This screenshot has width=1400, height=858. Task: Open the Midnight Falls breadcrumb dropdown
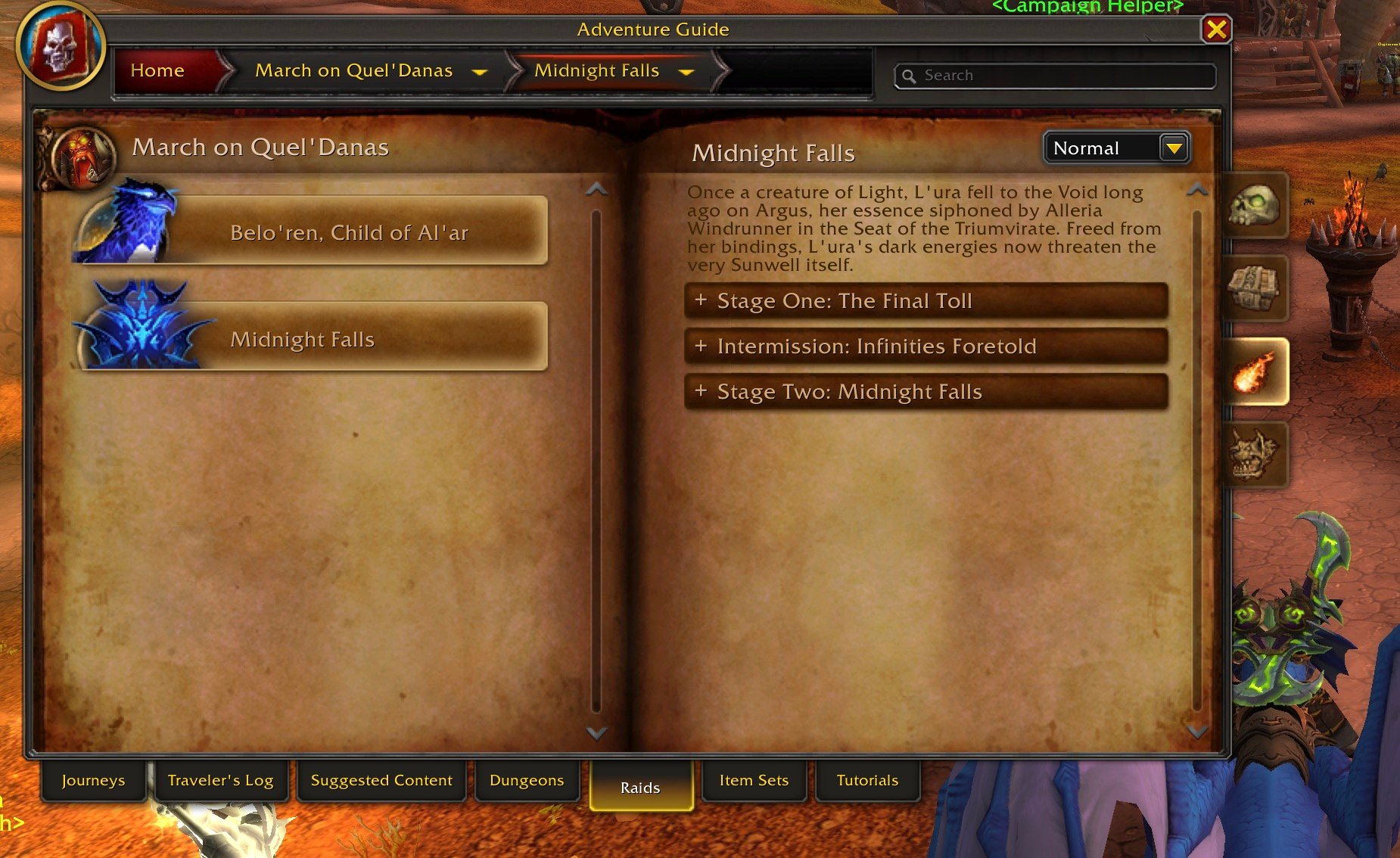686,72
